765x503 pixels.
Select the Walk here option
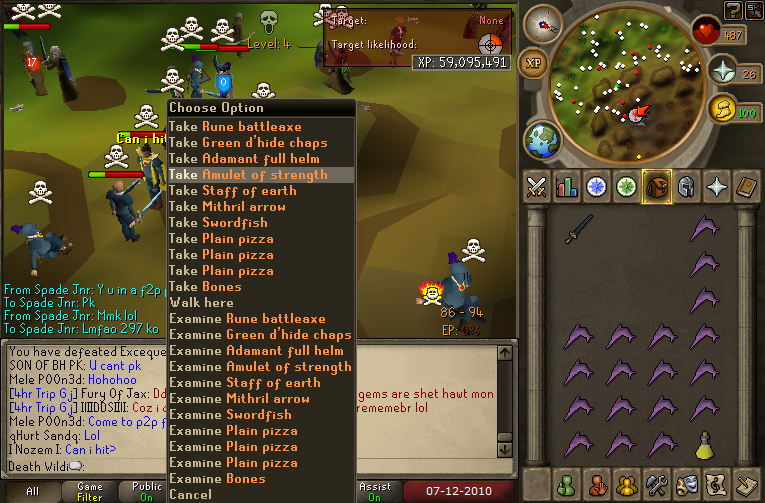pos(201,303)
